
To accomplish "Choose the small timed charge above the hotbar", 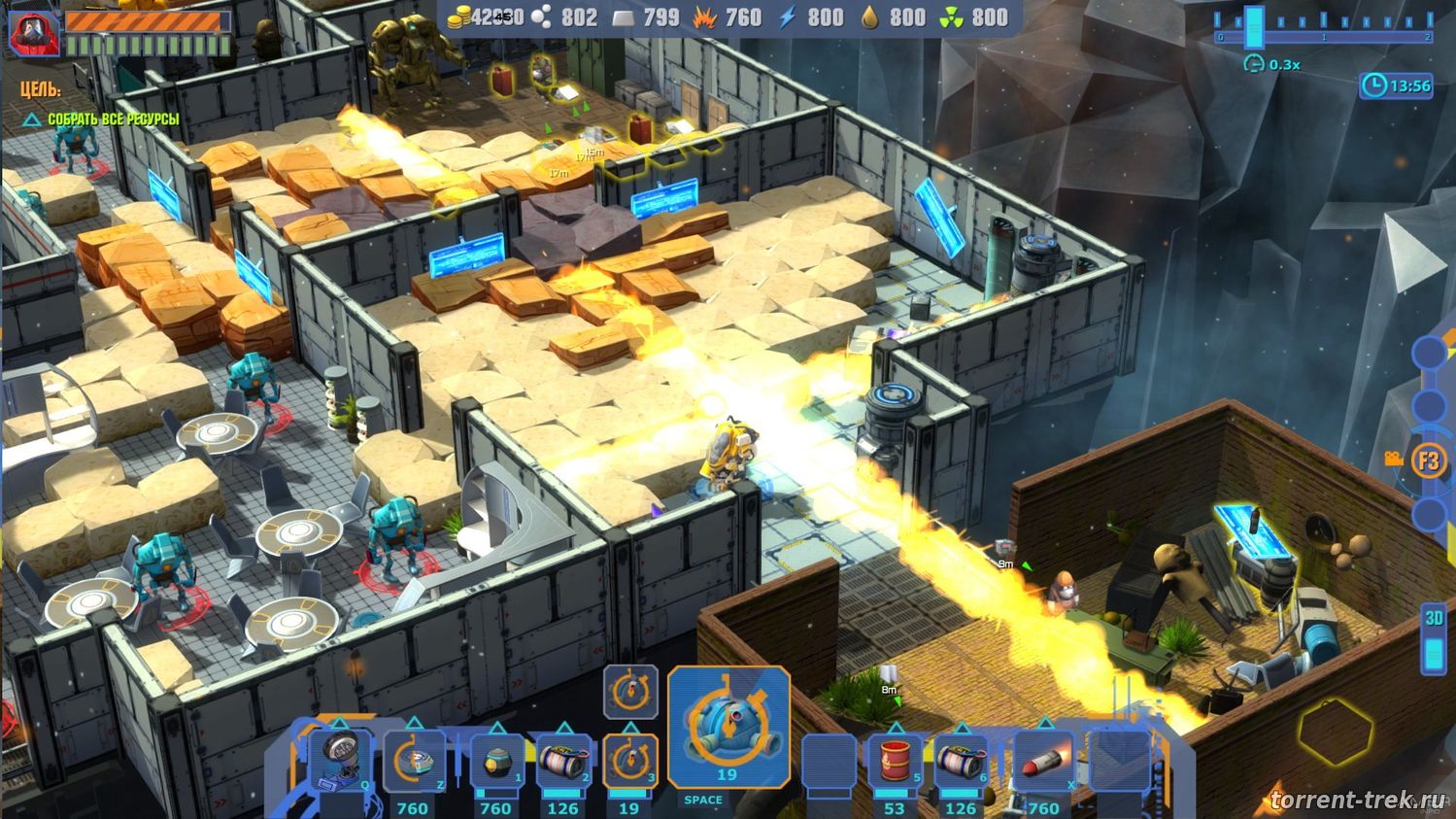I will pyautogui.click(x=630, y=692).
